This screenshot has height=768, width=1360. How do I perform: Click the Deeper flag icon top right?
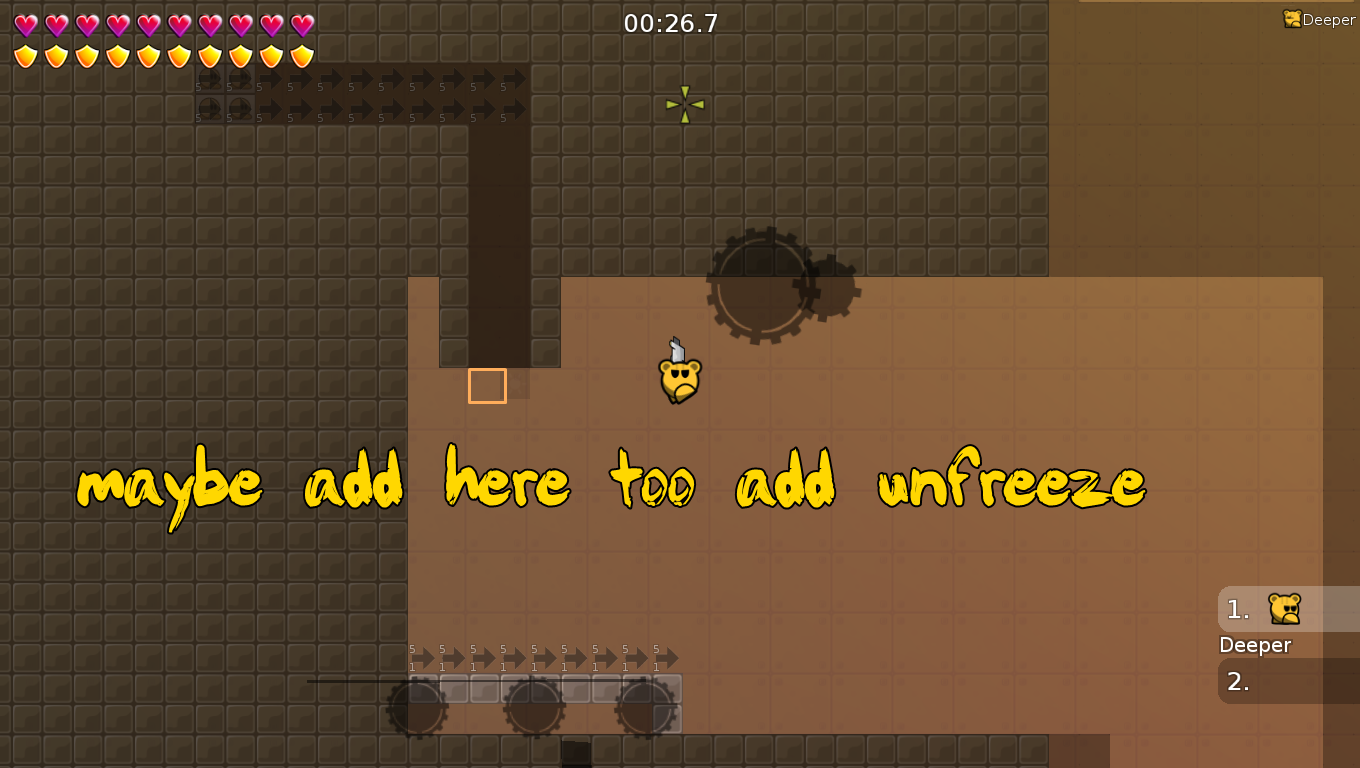tap(1292, 18)
